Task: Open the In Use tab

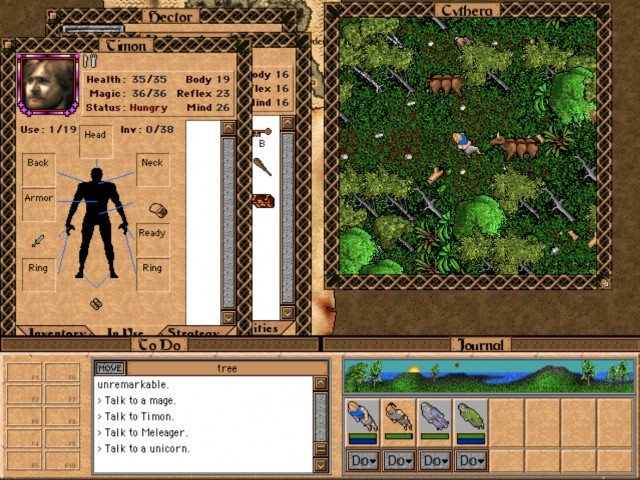Action: click(x=125, y=332)
